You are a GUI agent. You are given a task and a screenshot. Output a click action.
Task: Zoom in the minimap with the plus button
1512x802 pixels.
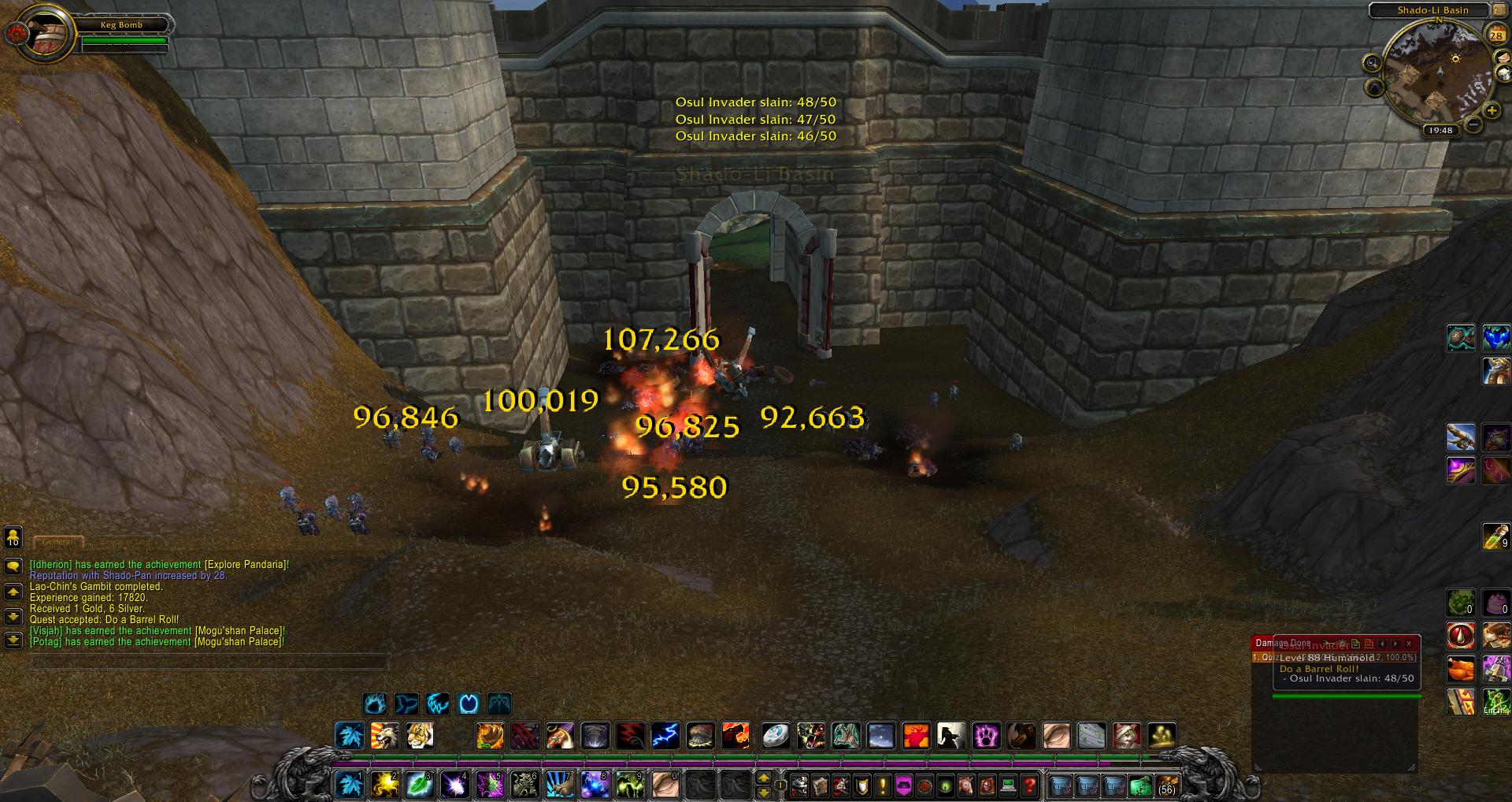(1492, 110)
